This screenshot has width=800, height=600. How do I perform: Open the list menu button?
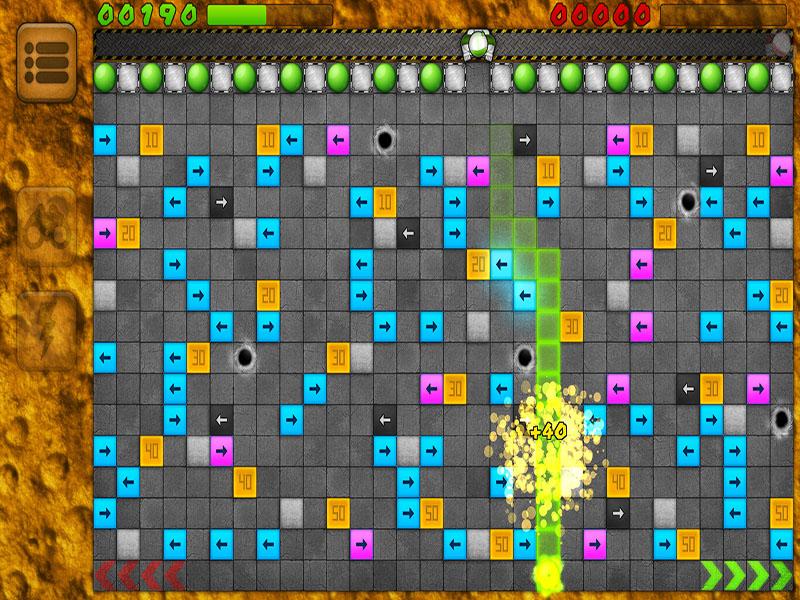click(46, 61)
